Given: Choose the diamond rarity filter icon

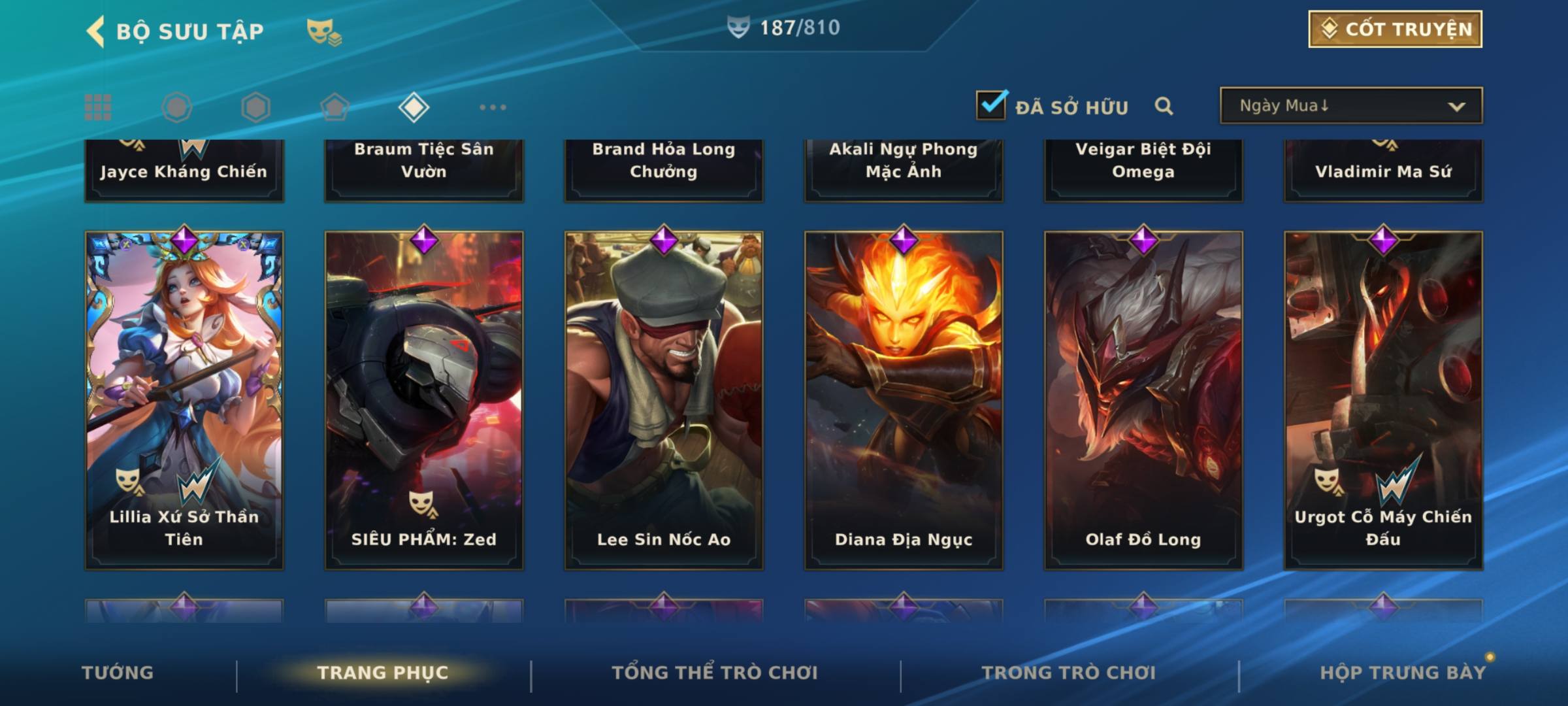Looking at the screenshot, I should point(414,107).
